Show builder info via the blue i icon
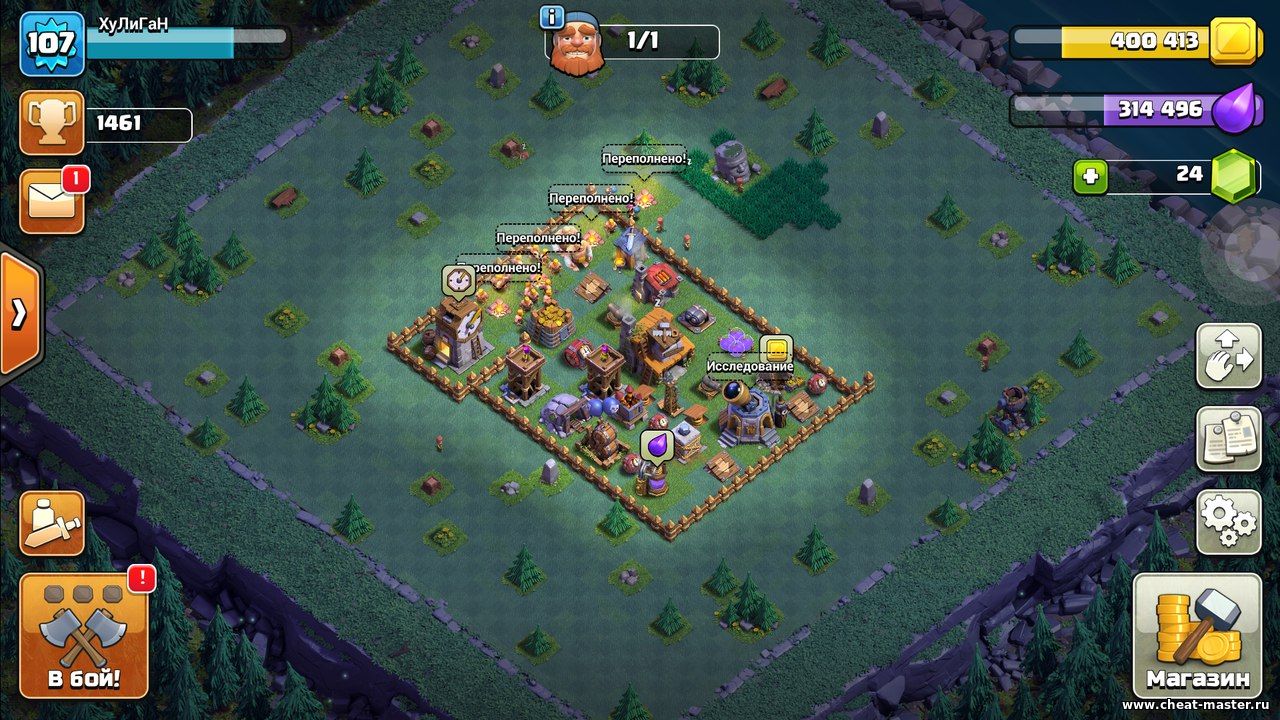 (551, 17)
